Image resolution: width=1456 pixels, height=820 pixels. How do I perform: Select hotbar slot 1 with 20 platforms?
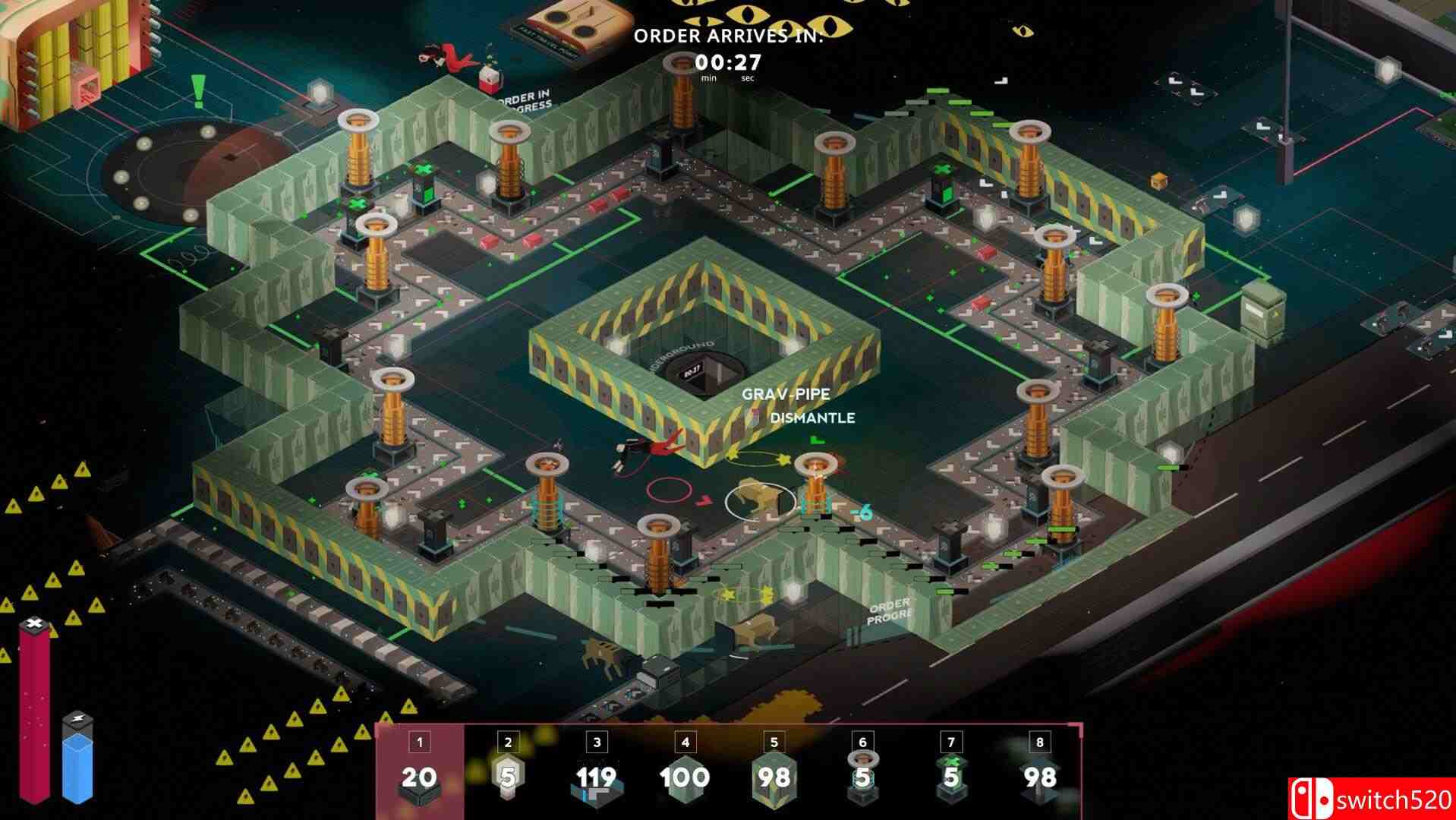[x=418, y=777]
